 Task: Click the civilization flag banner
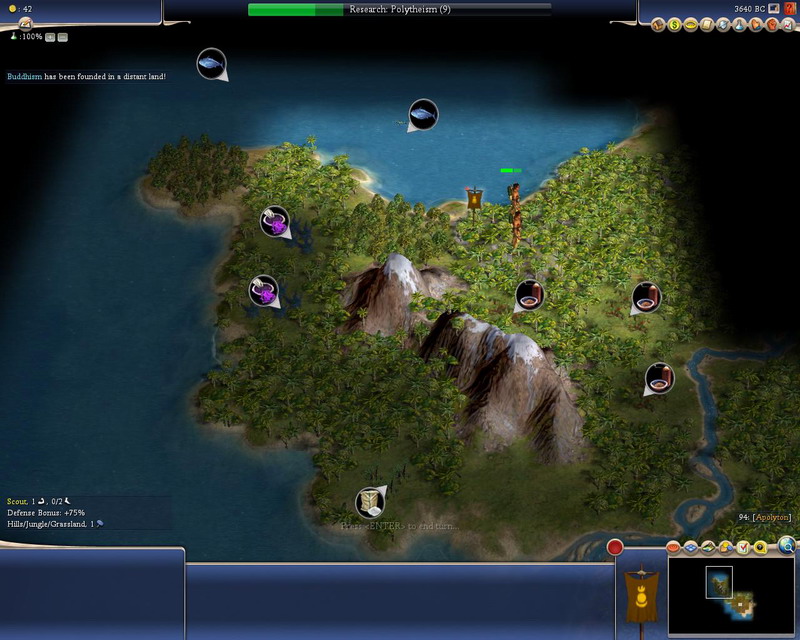tap(640, 595)
